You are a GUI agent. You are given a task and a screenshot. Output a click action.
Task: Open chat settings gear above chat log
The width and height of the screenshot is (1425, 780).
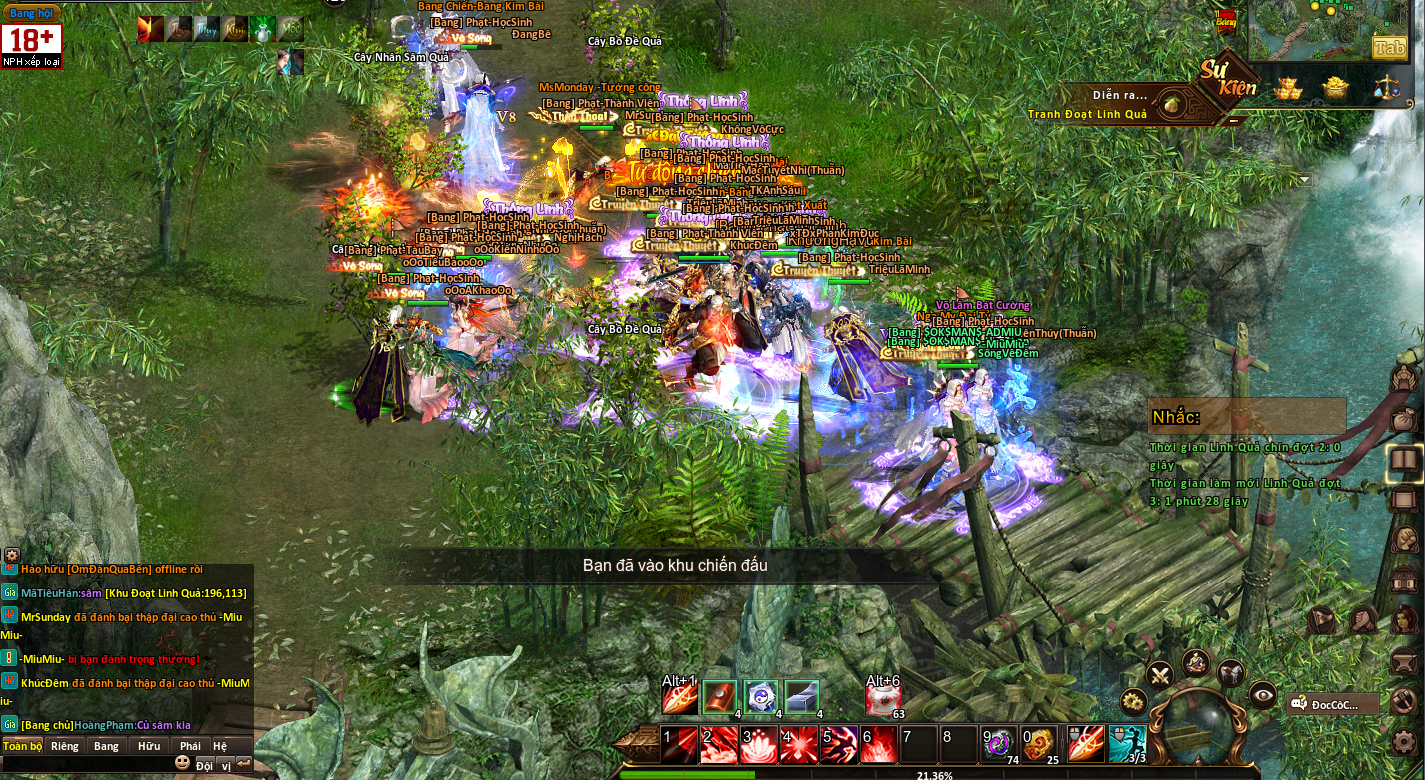[11, 554]
